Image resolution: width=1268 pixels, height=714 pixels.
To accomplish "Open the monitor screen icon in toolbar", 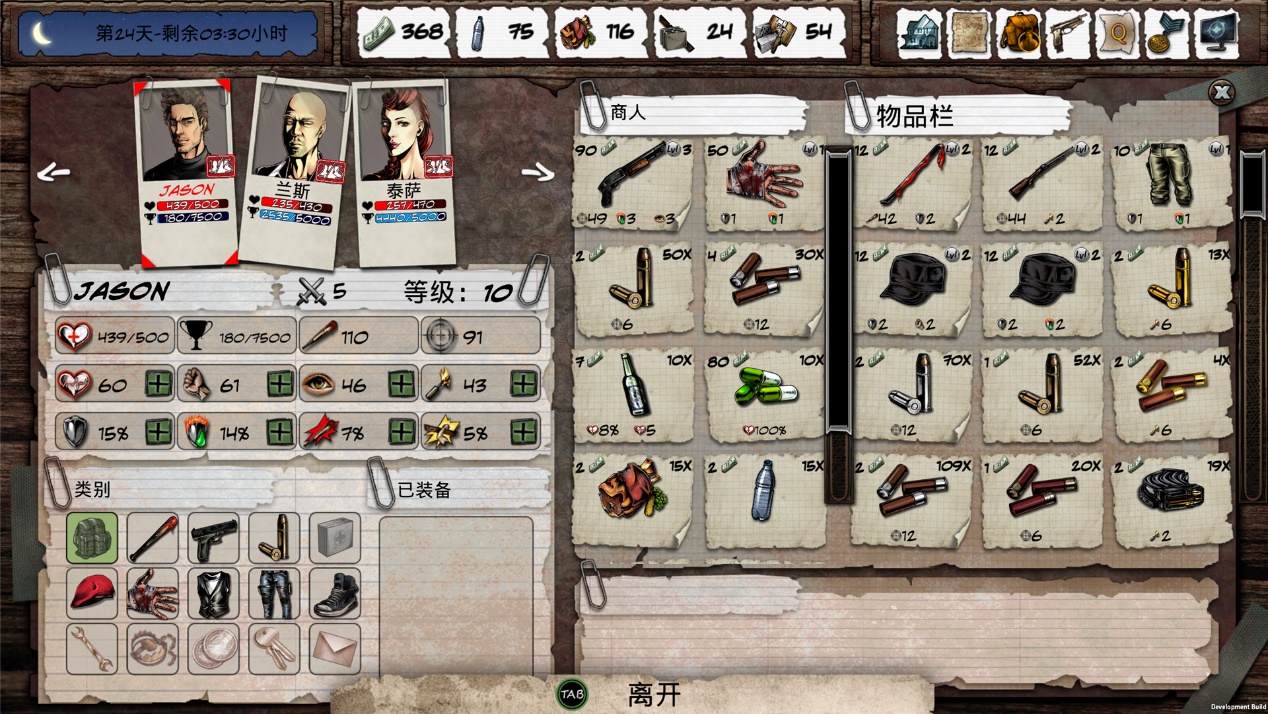I will pyautogui.click(x=1216, y=33).
